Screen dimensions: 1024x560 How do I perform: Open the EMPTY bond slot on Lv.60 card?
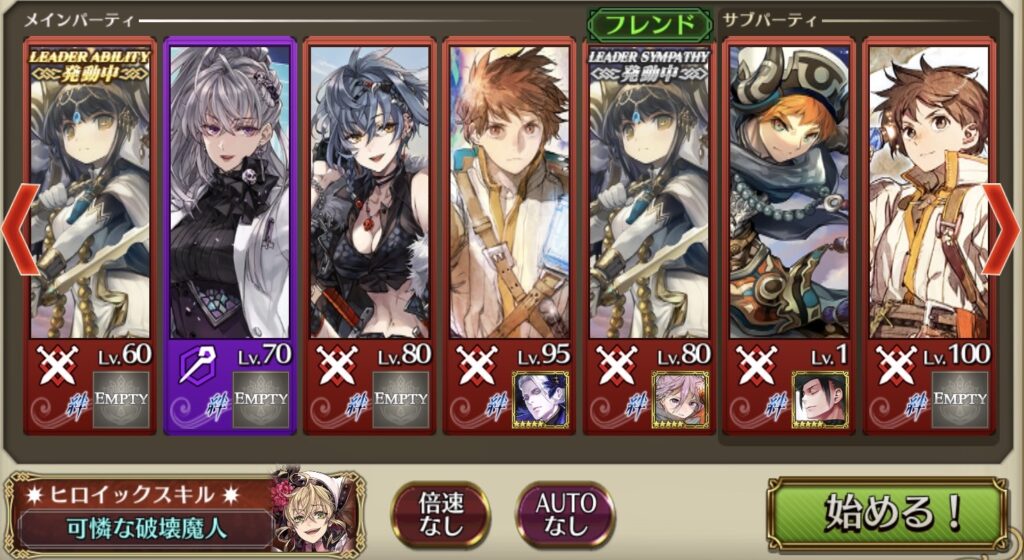pos(120,399)
